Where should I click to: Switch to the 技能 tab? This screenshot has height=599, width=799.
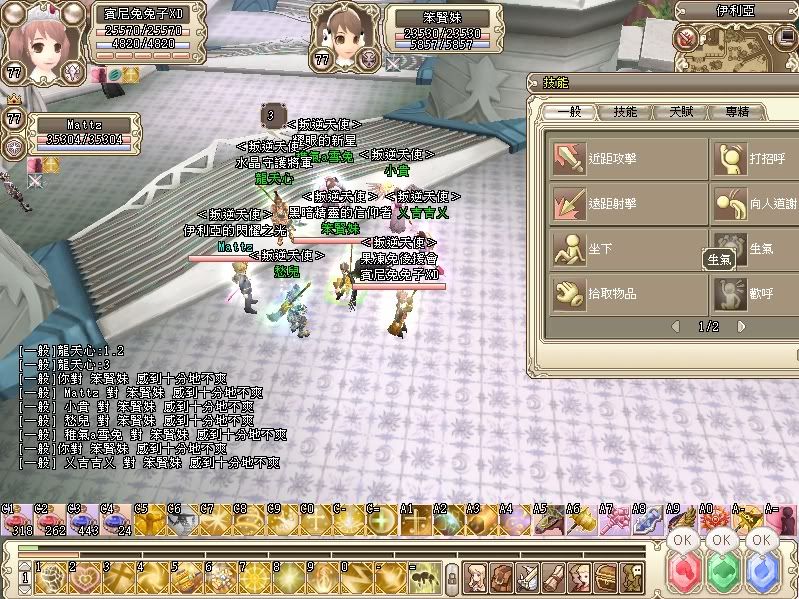625,112
